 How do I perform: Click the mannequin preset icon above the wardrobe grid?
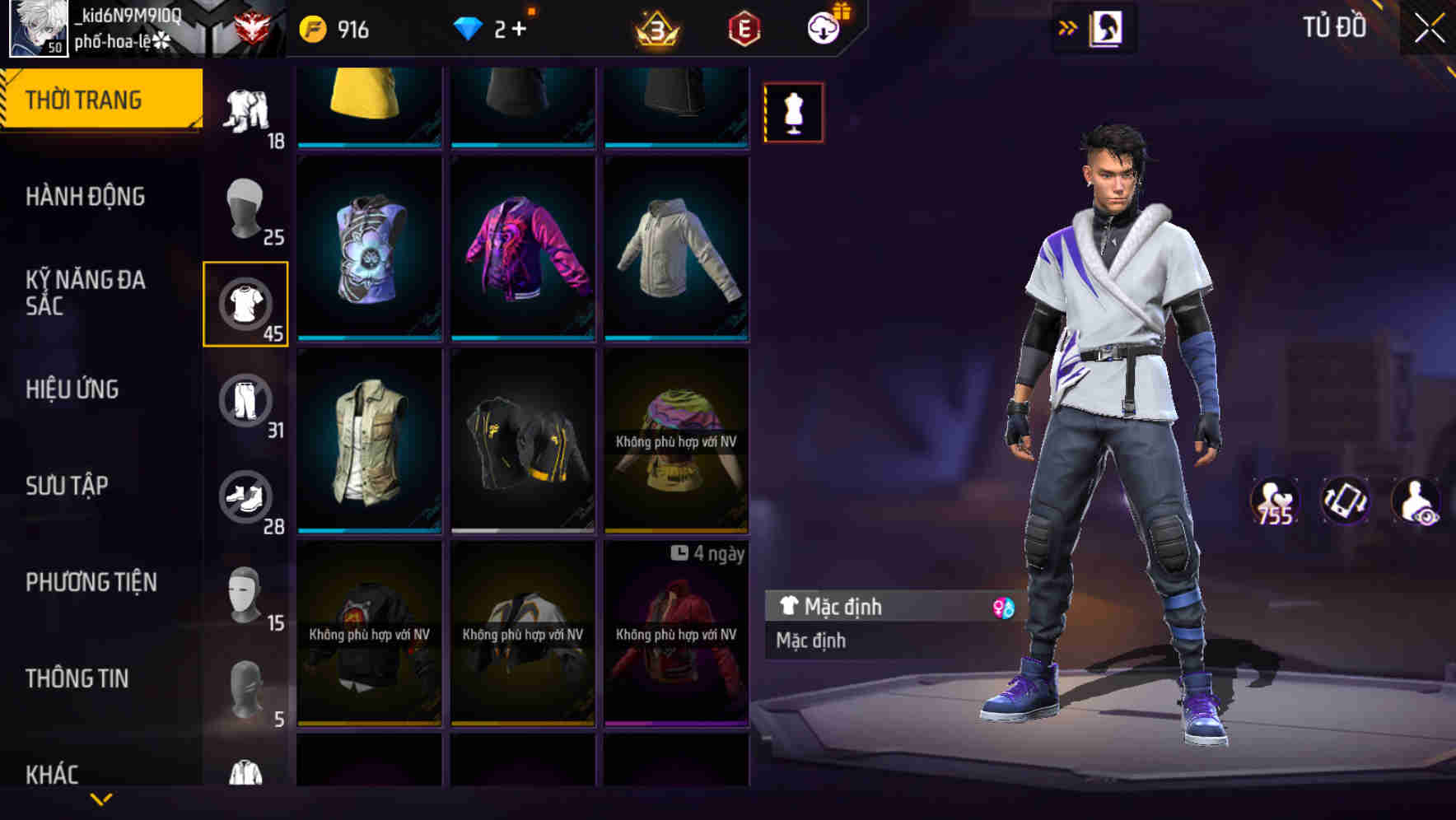[x=792, y=112]
